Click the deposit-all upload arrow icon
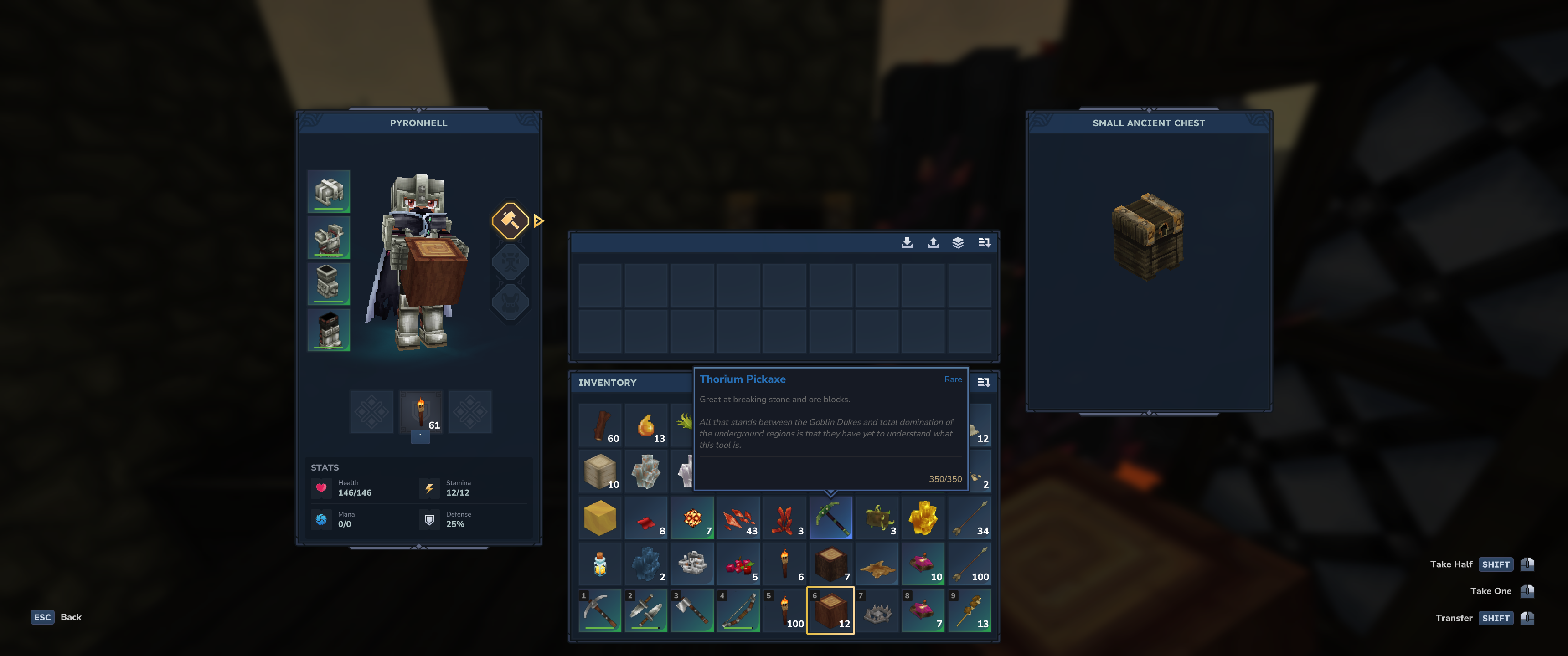1568x656 pixels. [933, 243]
